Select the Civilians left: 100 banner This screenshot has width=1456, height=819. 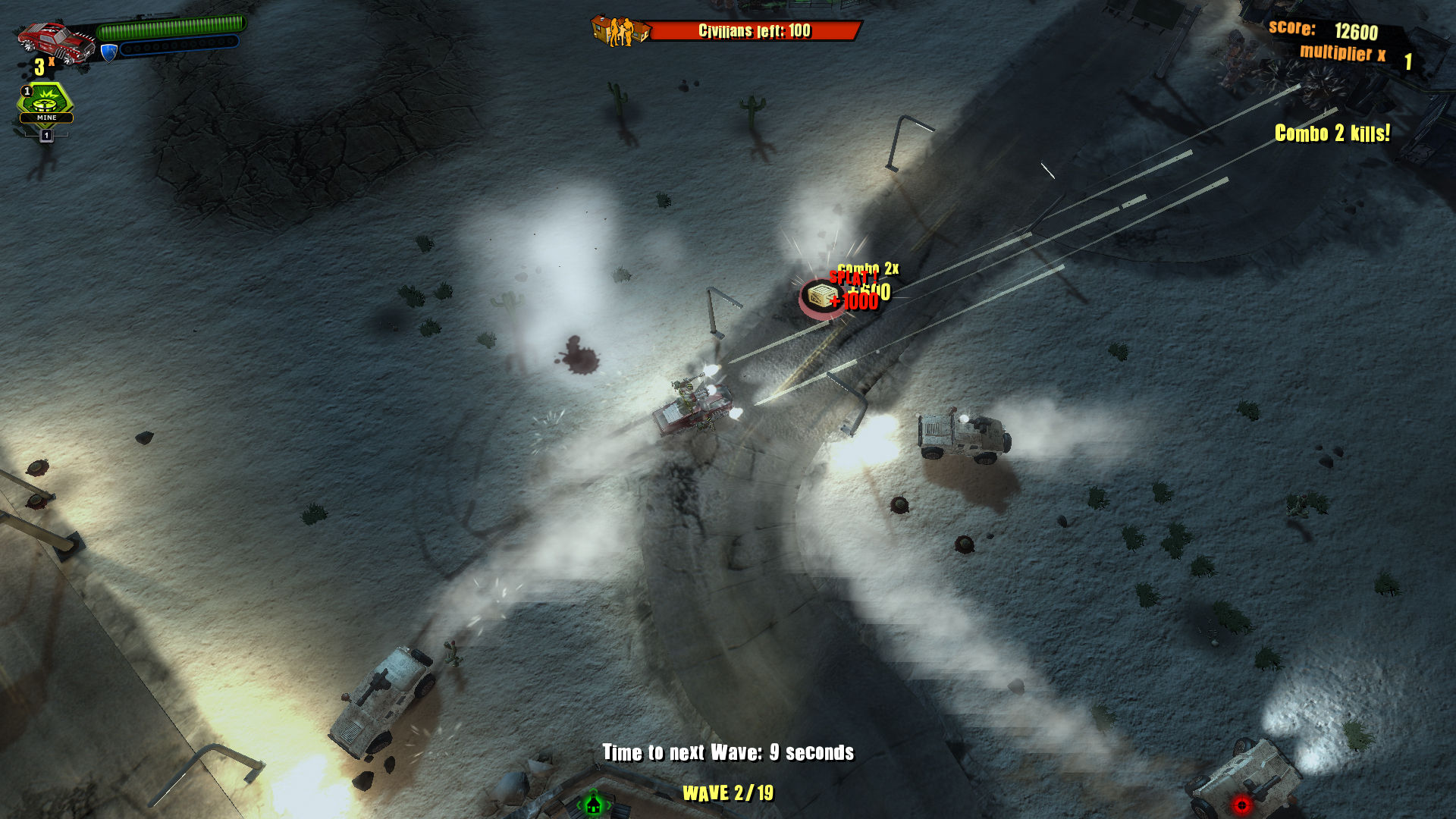756,32
